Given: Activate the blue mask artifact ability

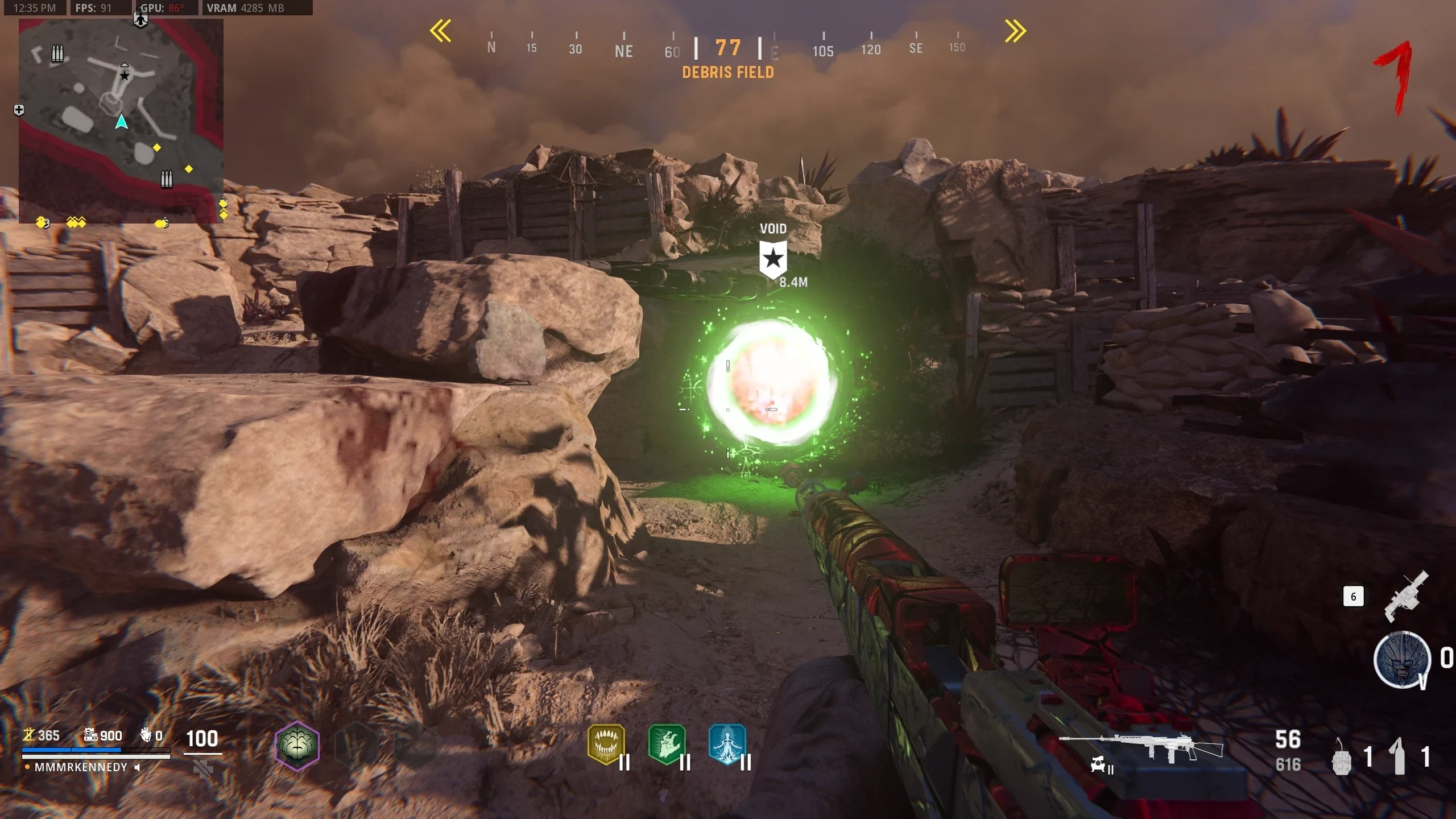Looking at the screenshot, I should pyautogui.click(x=1401, y=660).
